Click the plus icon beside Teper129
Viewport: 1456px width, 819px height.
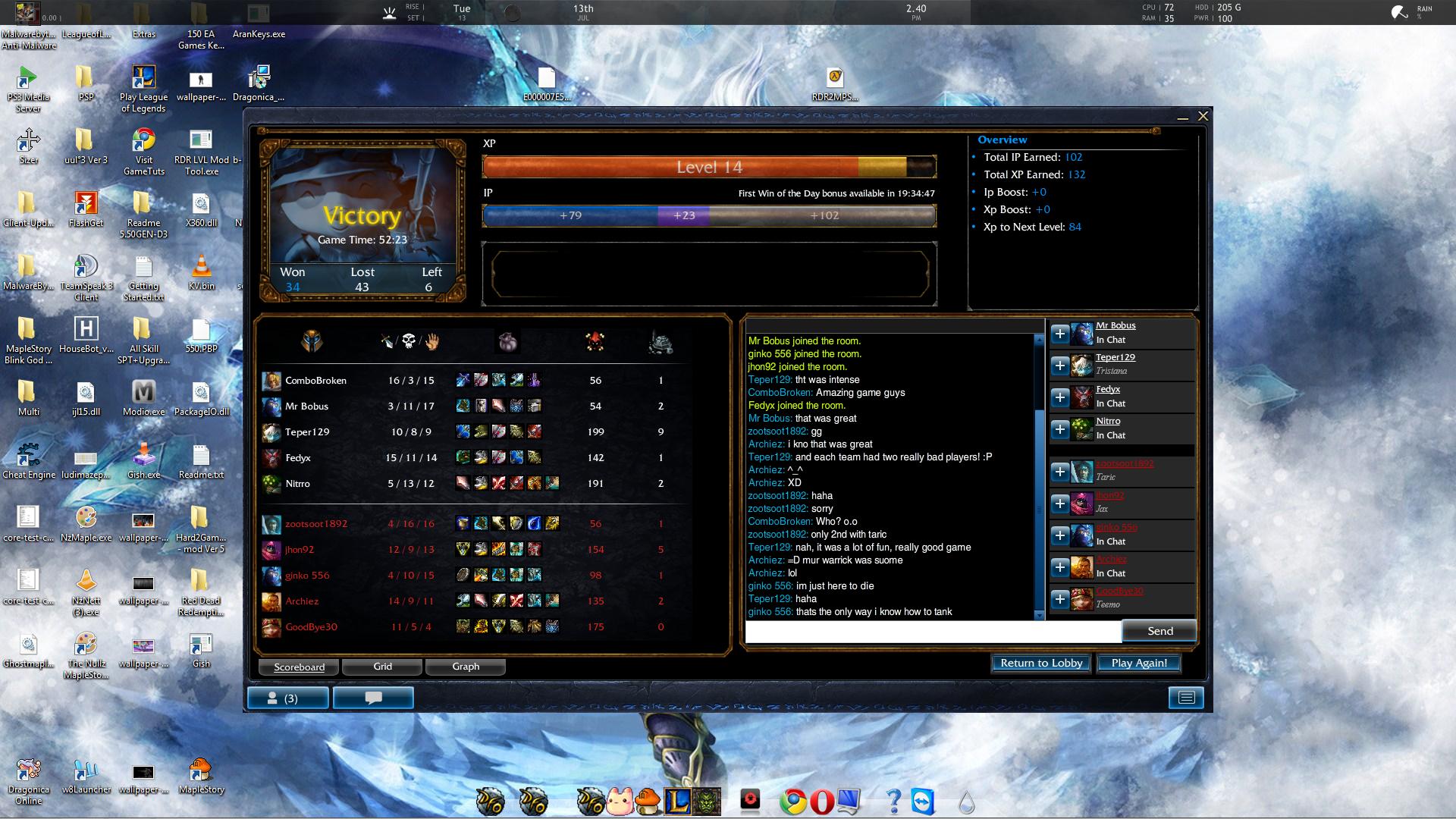(1060, 366)
